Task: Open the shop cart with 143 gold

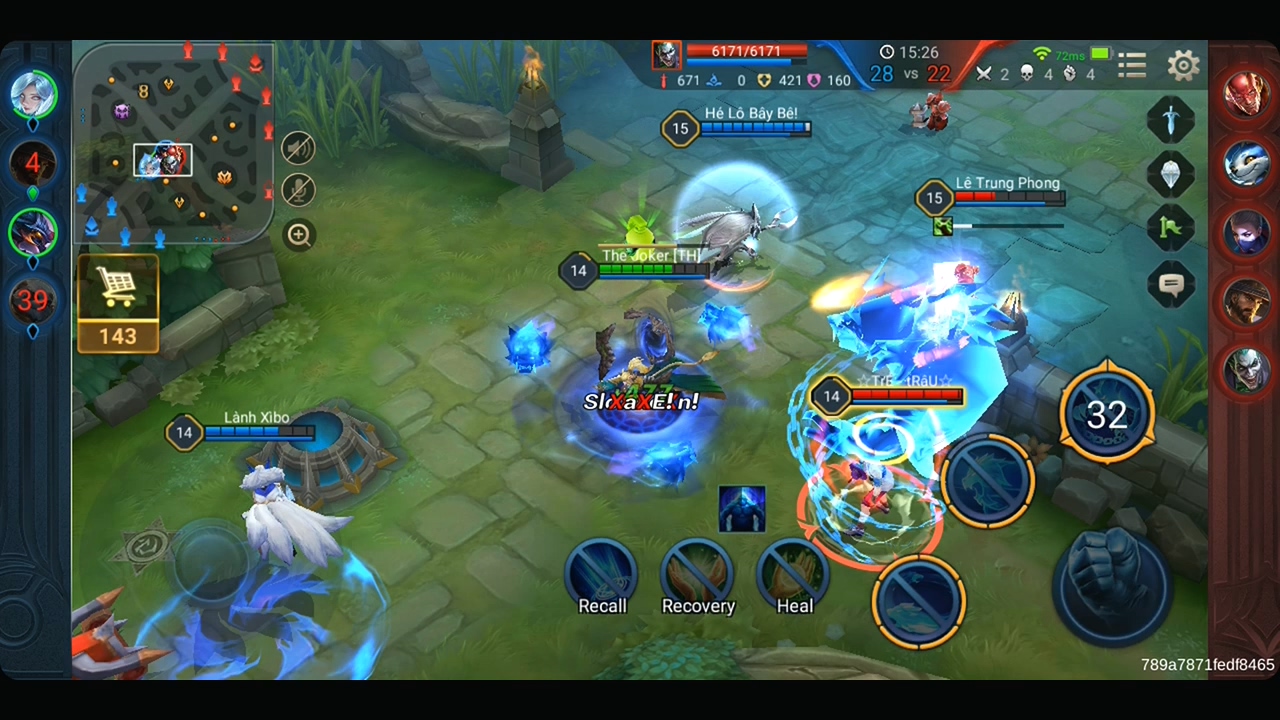Action: 118,303
